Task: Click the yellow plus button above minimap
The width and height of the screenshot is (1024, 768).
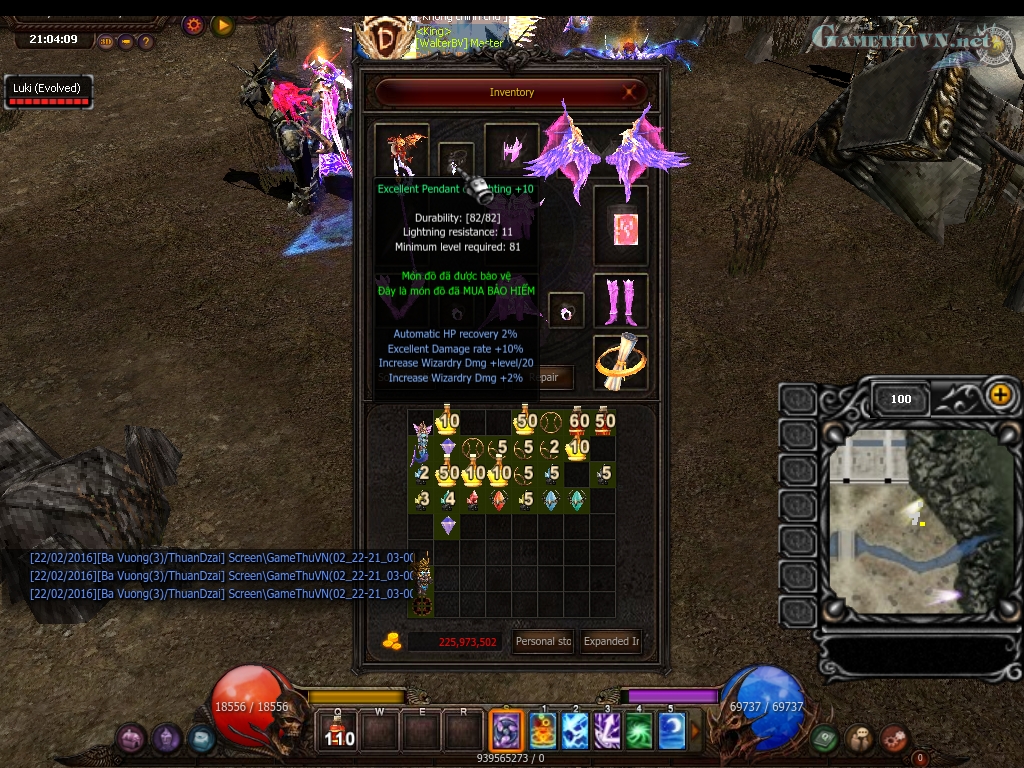Action: [x=1000, y=394]
